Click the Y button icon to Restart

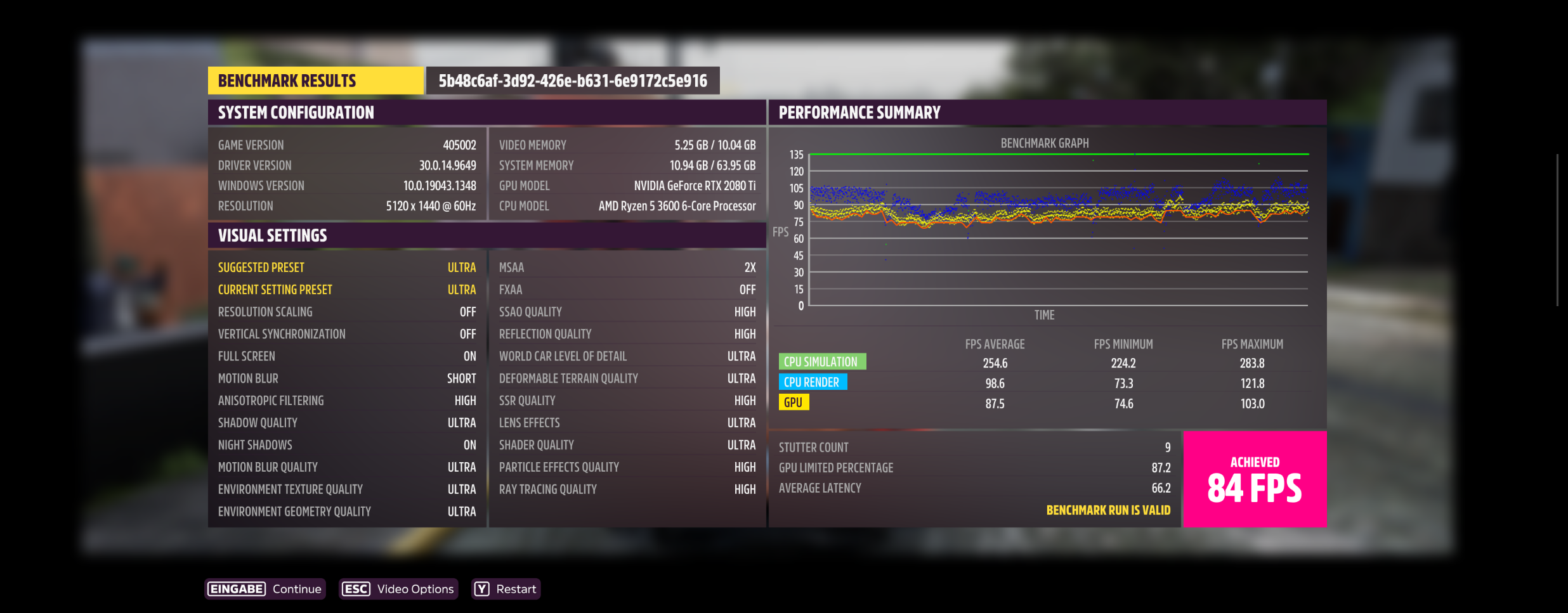pyautogui.click(x=483, y=589)
